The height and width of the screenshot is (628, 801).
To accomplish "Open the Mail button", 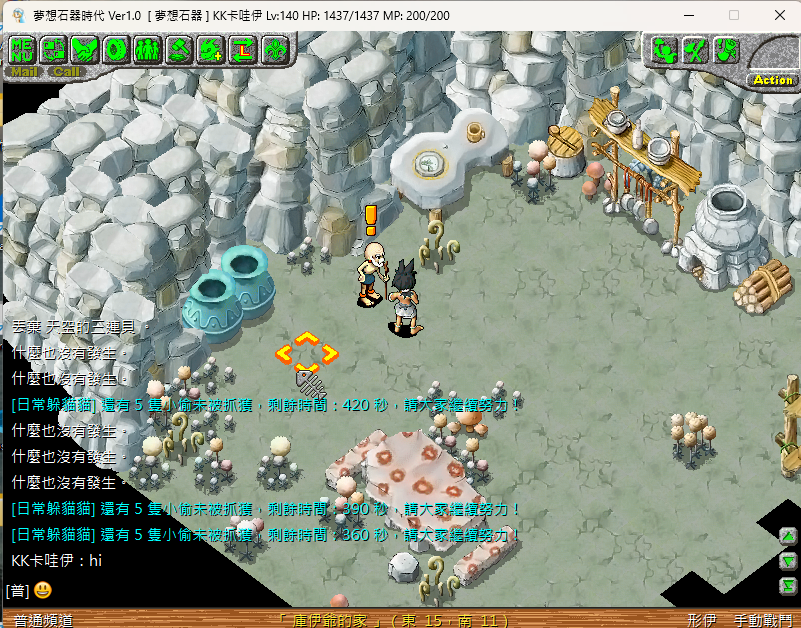I will pyautogui.click(x=24, y=71).
